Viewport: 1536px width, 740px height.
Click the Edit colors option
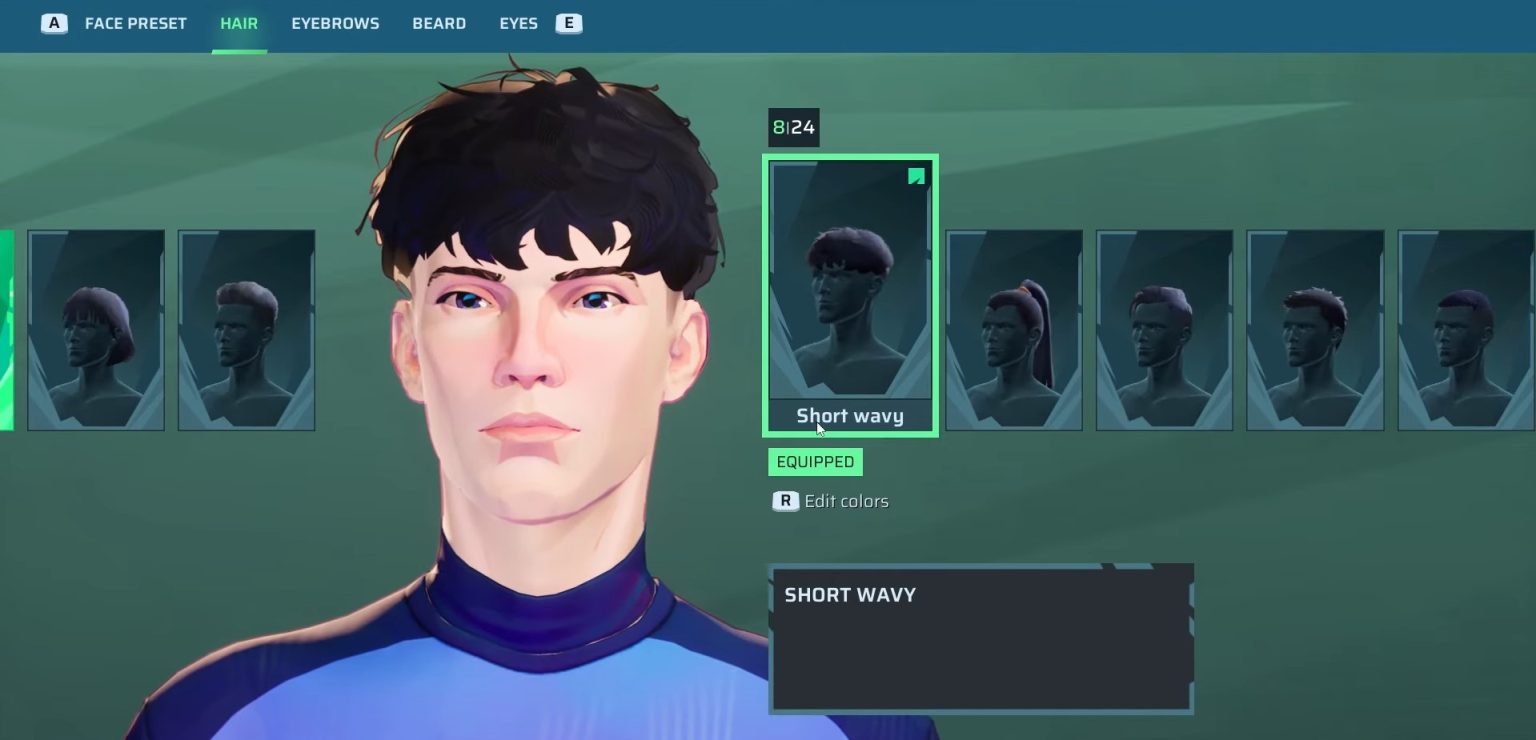[x=845, y=501]
